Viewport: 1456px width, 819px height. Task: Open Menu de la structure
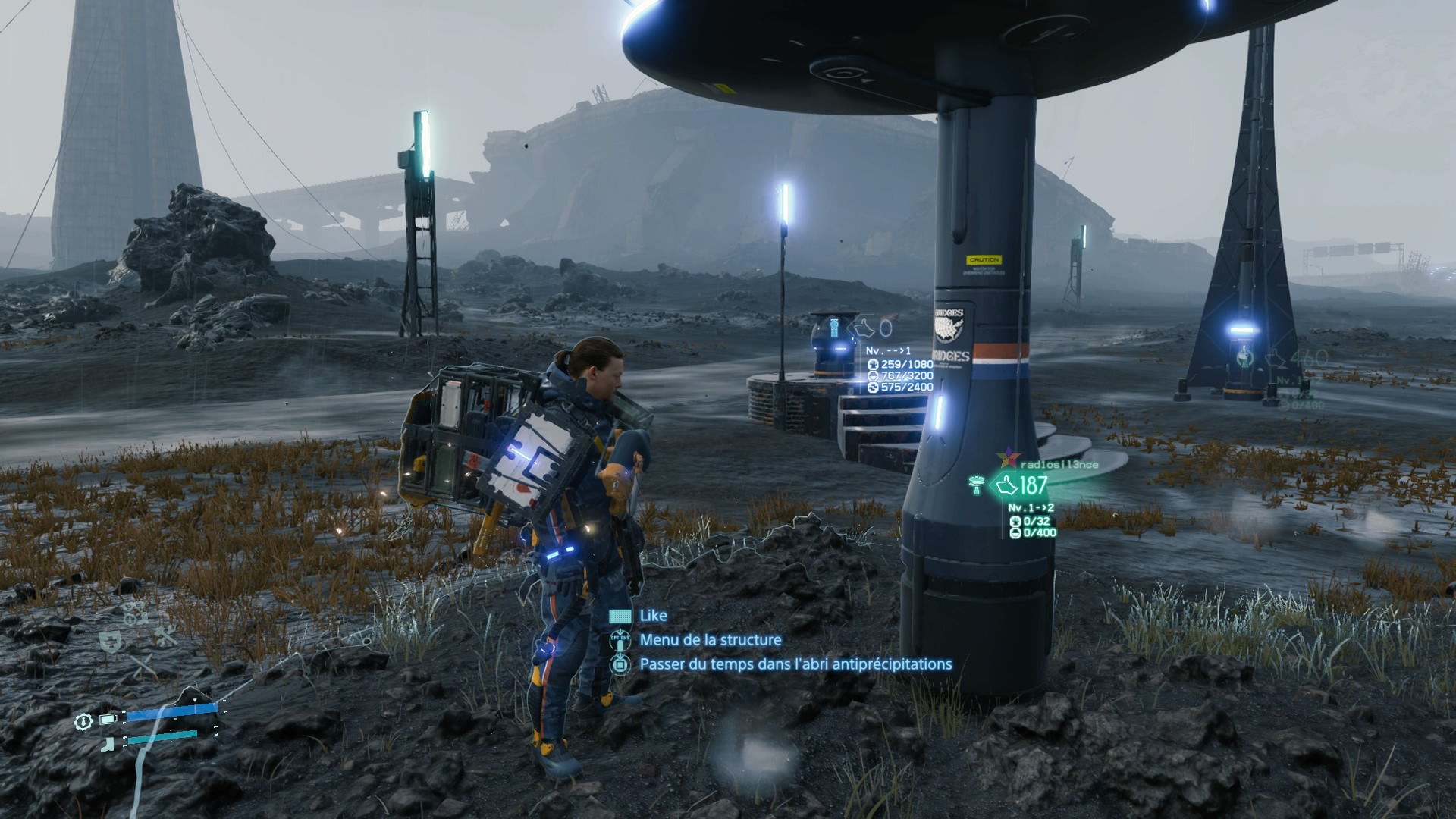click(710, 640)
